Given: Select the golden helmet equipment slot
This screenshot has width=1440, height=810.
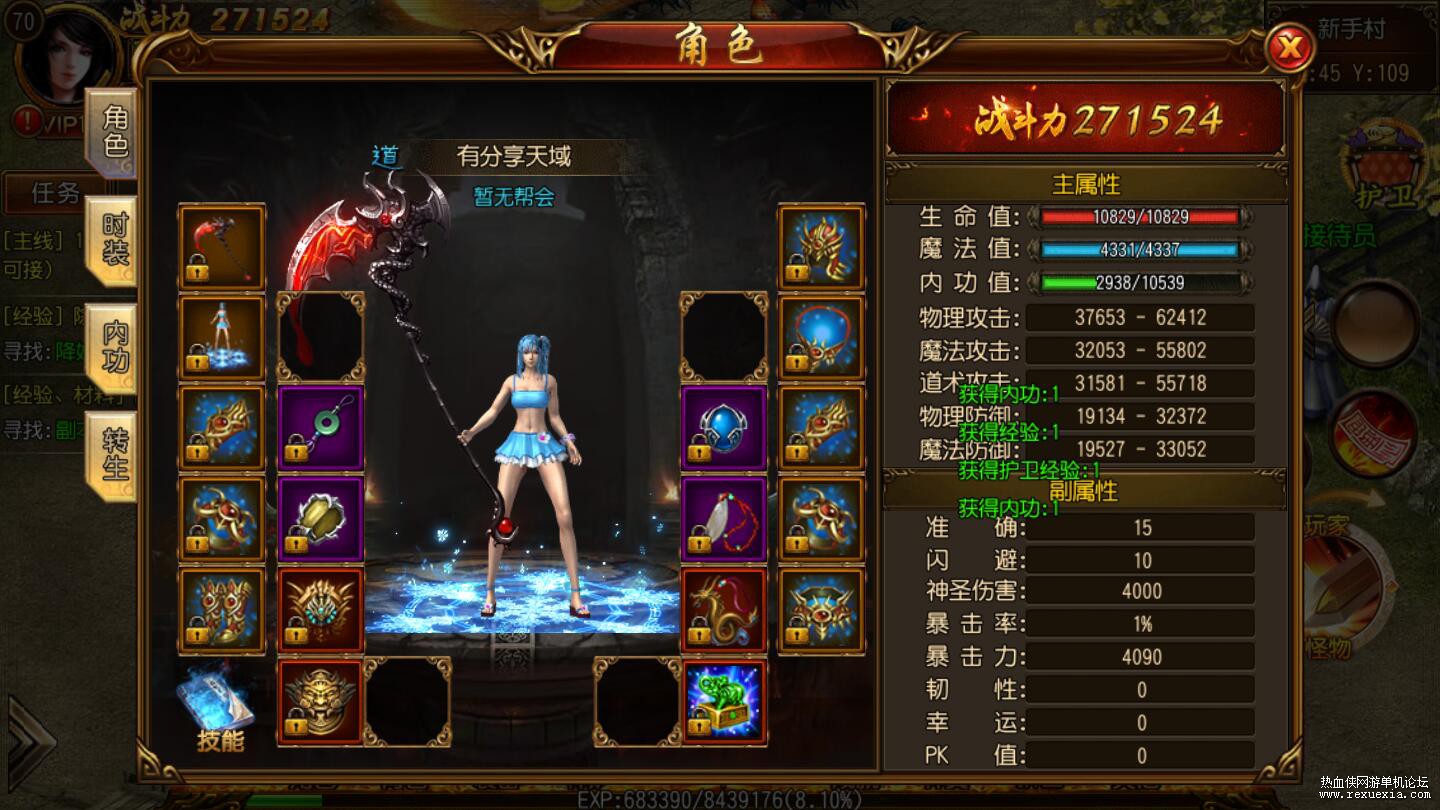Looking at the screenshot, I should [x=822, y=247].
